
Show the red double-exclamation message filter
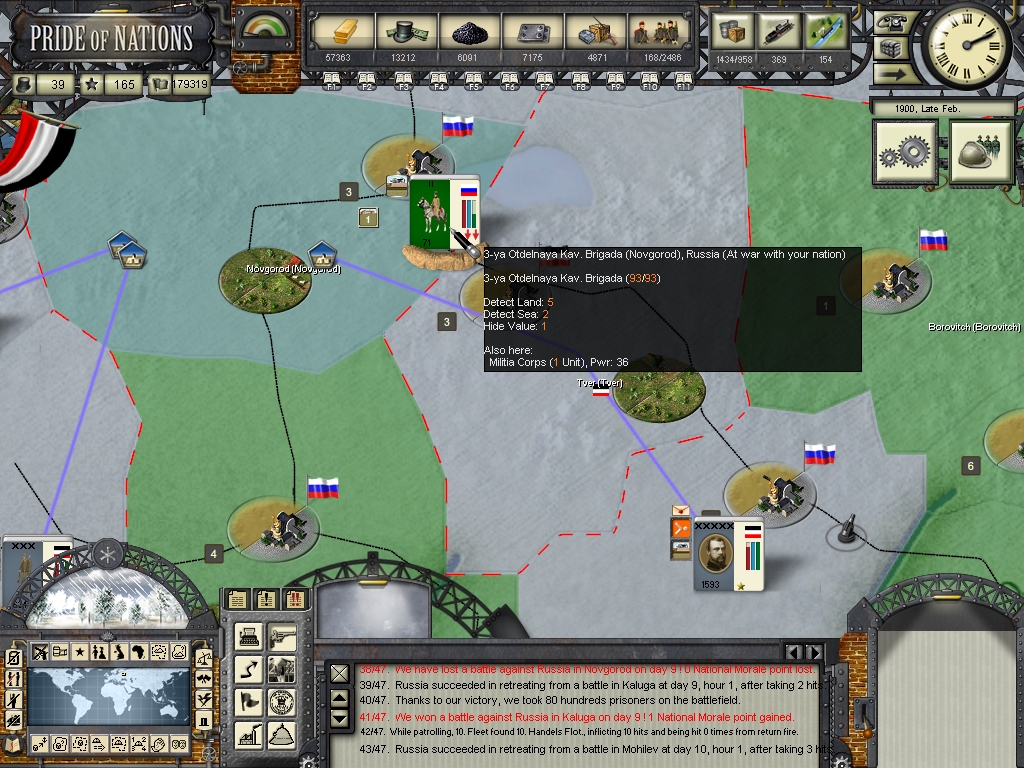click(x=295, y=600)
